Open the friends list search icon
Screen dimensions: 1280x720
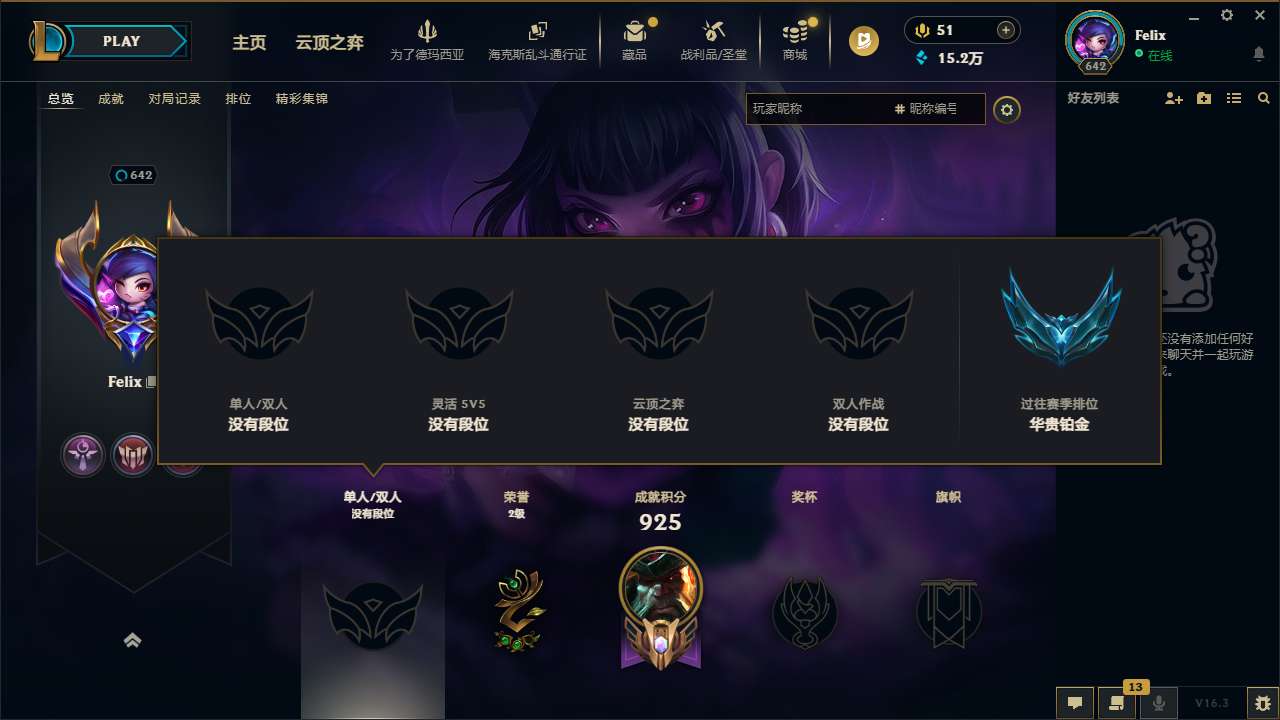[x=1263, y=98]
